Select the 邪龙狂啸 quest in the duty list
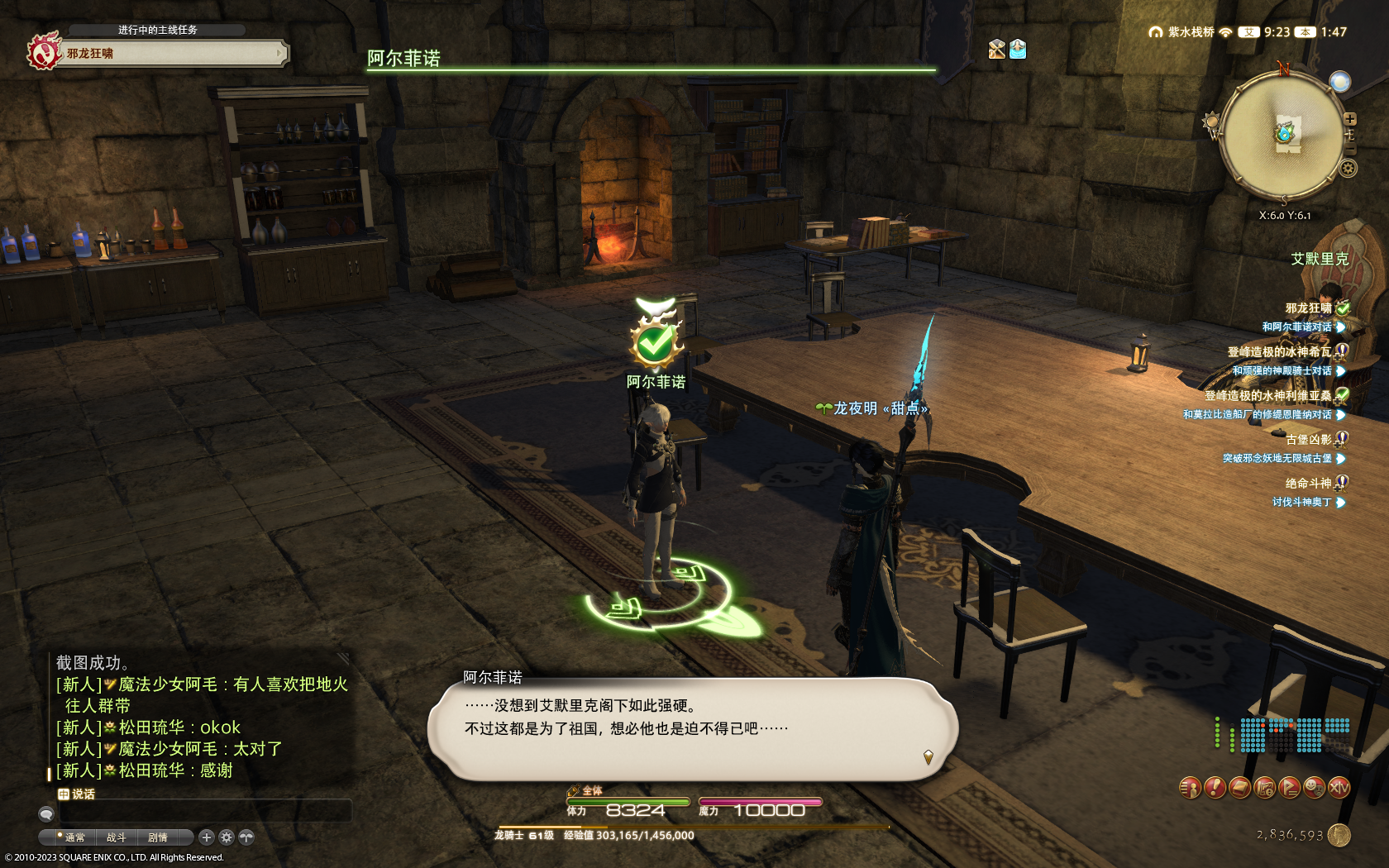The height and width of the screenshot is (868, 1389). [1308, 308]
